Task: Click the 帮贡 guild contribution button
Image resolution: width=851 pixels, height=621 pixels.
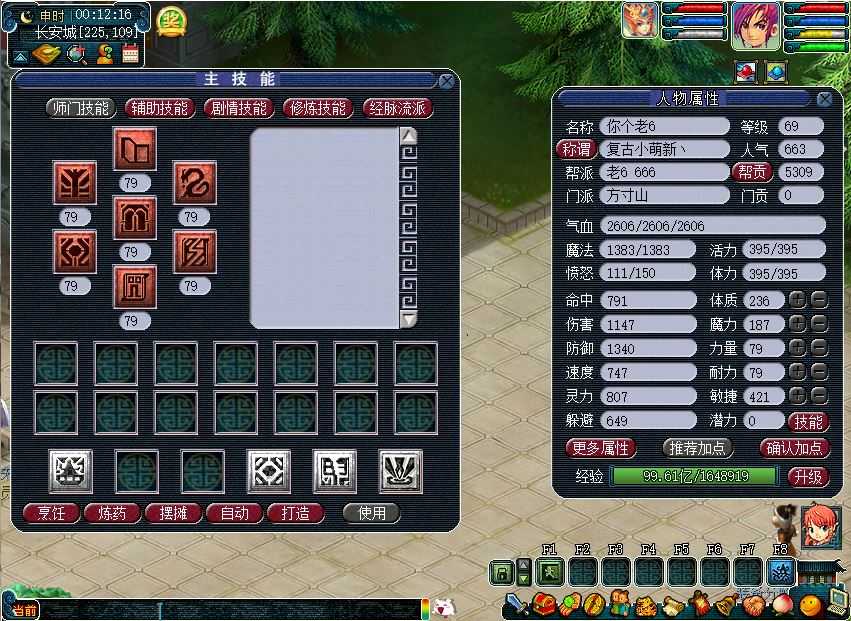Action: 752,172
